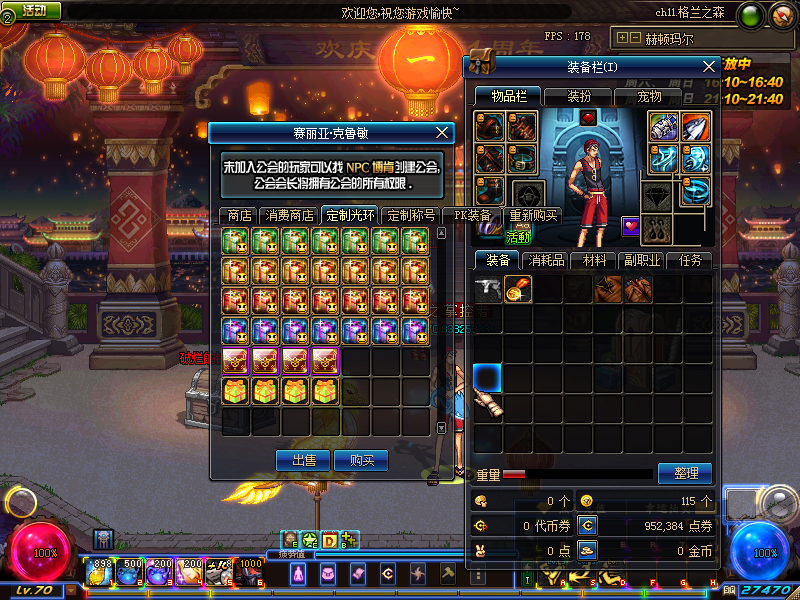Click the 购买 buy button
This screenshot has height=600, width=800.
(x=361, y=460)
